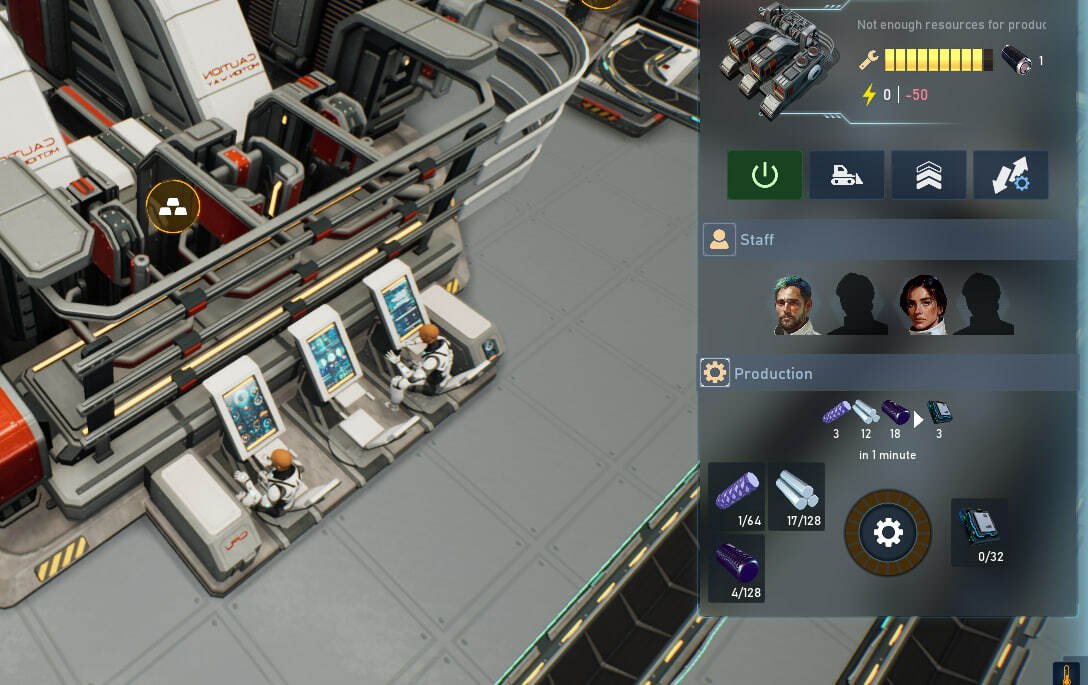Click the round production gear button

[x=888, y=532]
